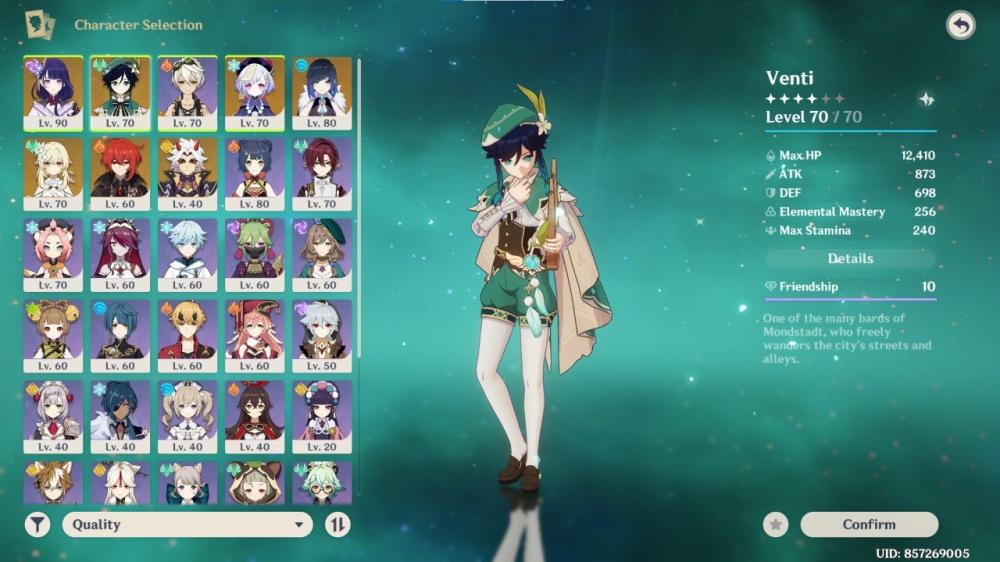Choose Yanfei in the red hat
Viewport: 1000px width, 562px height.
pyautogui.click(x=255, y=335)
